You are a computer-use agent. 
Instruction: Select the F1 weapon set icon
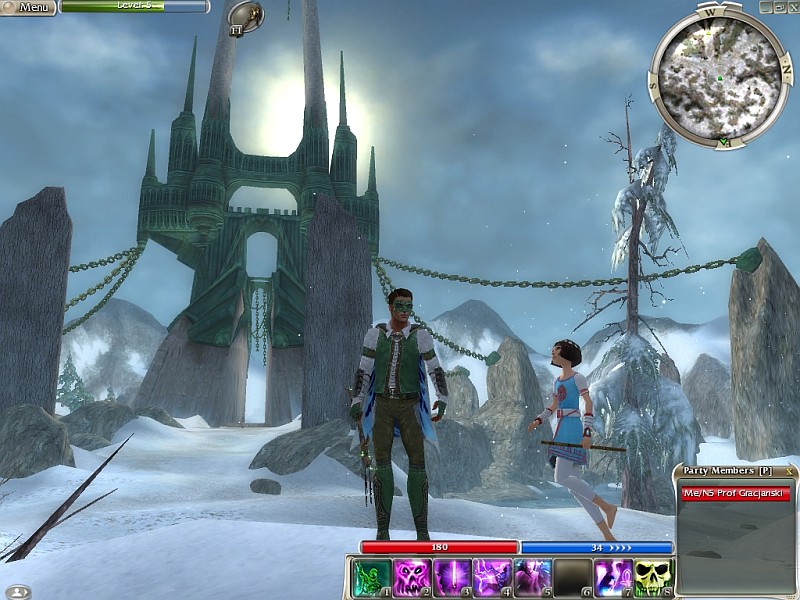tap(244, 17)
